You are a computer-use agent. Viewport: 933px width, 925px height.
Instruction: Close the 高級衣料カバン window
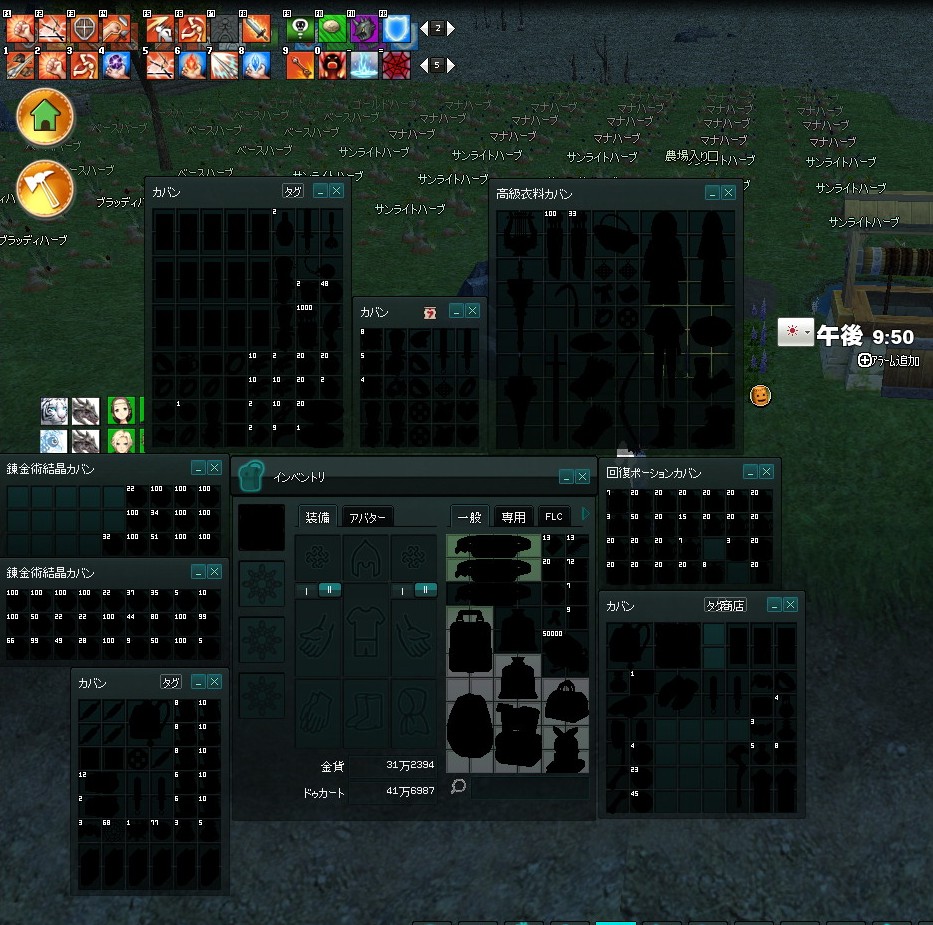coord(728,193)
